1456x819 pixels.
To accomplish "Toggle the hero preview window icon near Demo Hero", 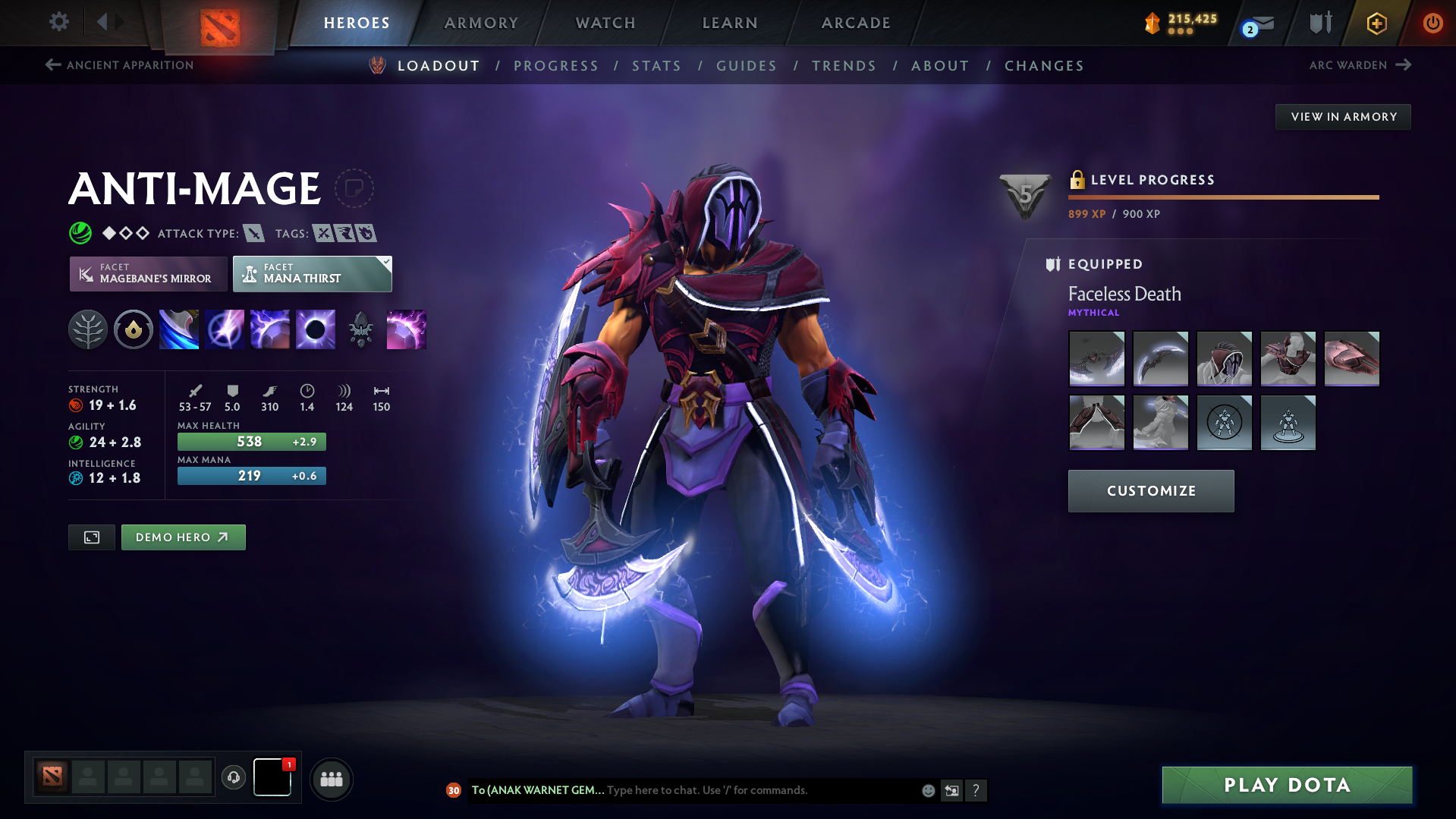I will (91, 537).
